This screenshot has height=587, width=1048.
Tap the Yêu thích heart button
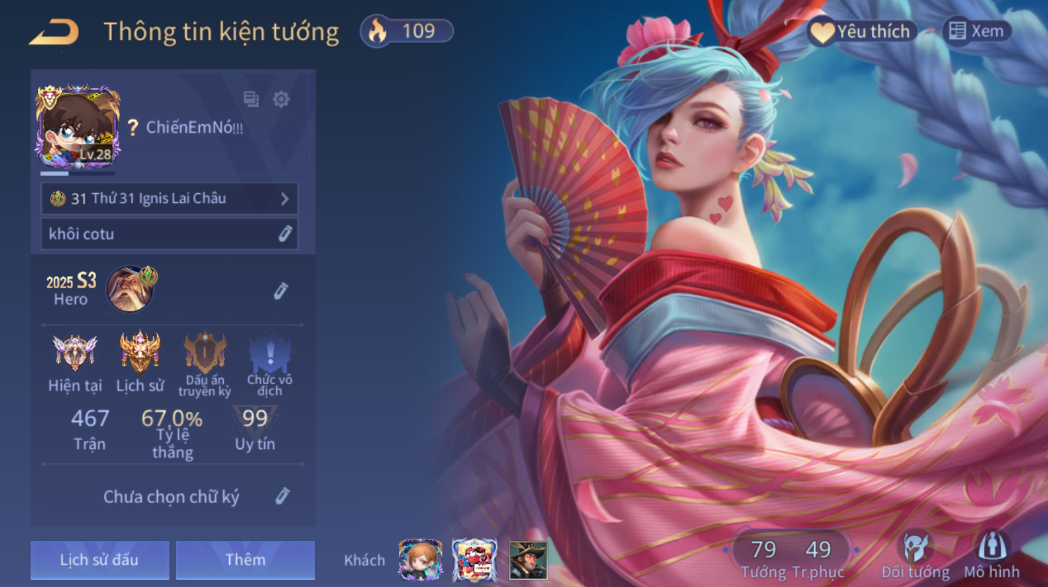point(860,32)
